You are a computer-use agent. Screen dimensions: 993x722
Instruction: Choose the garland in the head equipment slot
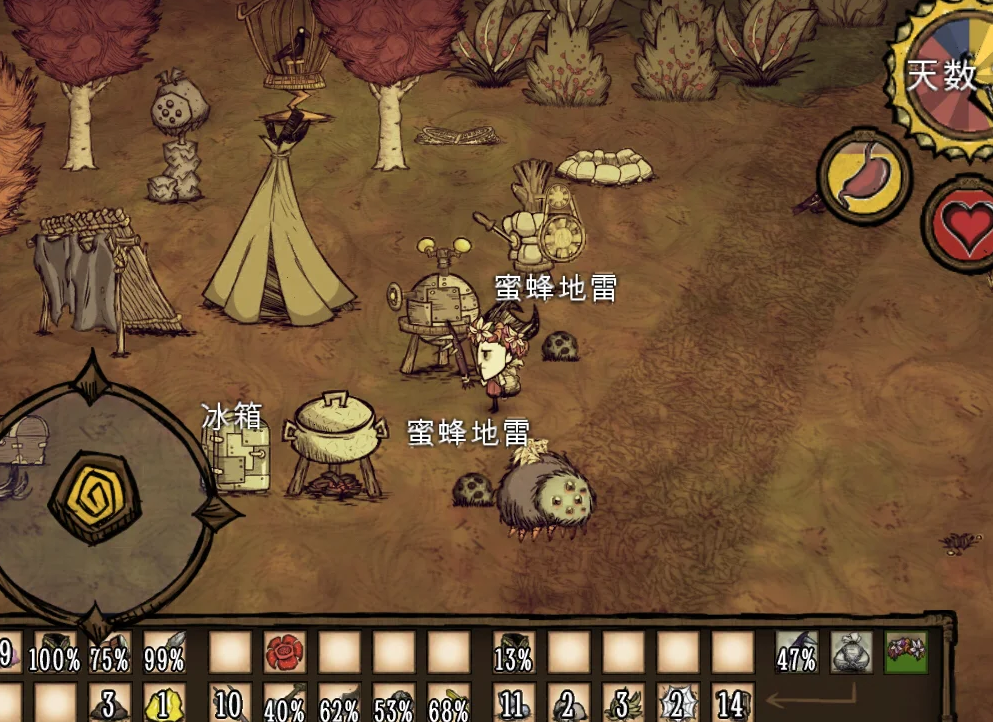coord(905,652)
